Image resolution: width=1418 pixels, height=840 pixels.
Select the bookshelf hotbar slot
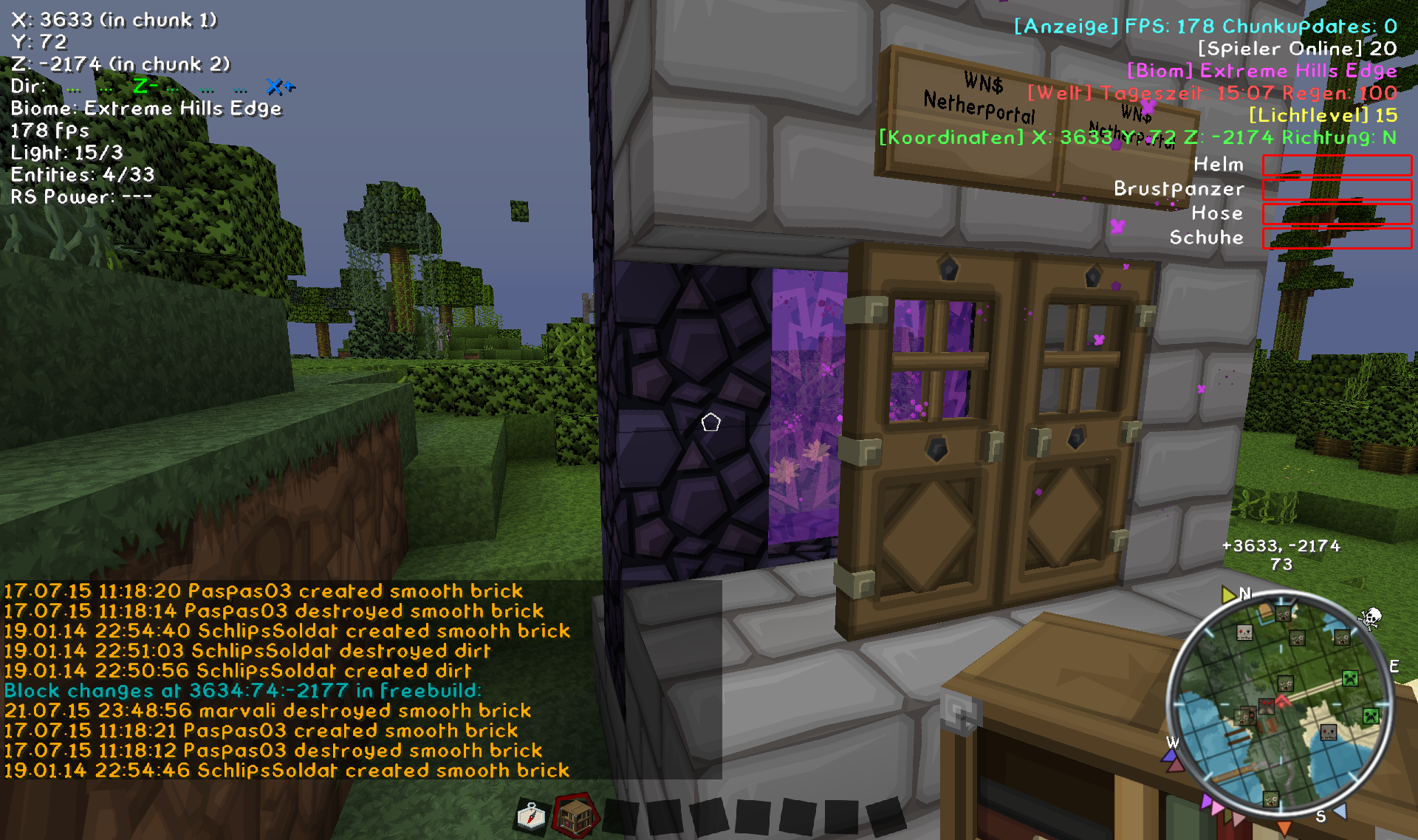pos(575,816)
